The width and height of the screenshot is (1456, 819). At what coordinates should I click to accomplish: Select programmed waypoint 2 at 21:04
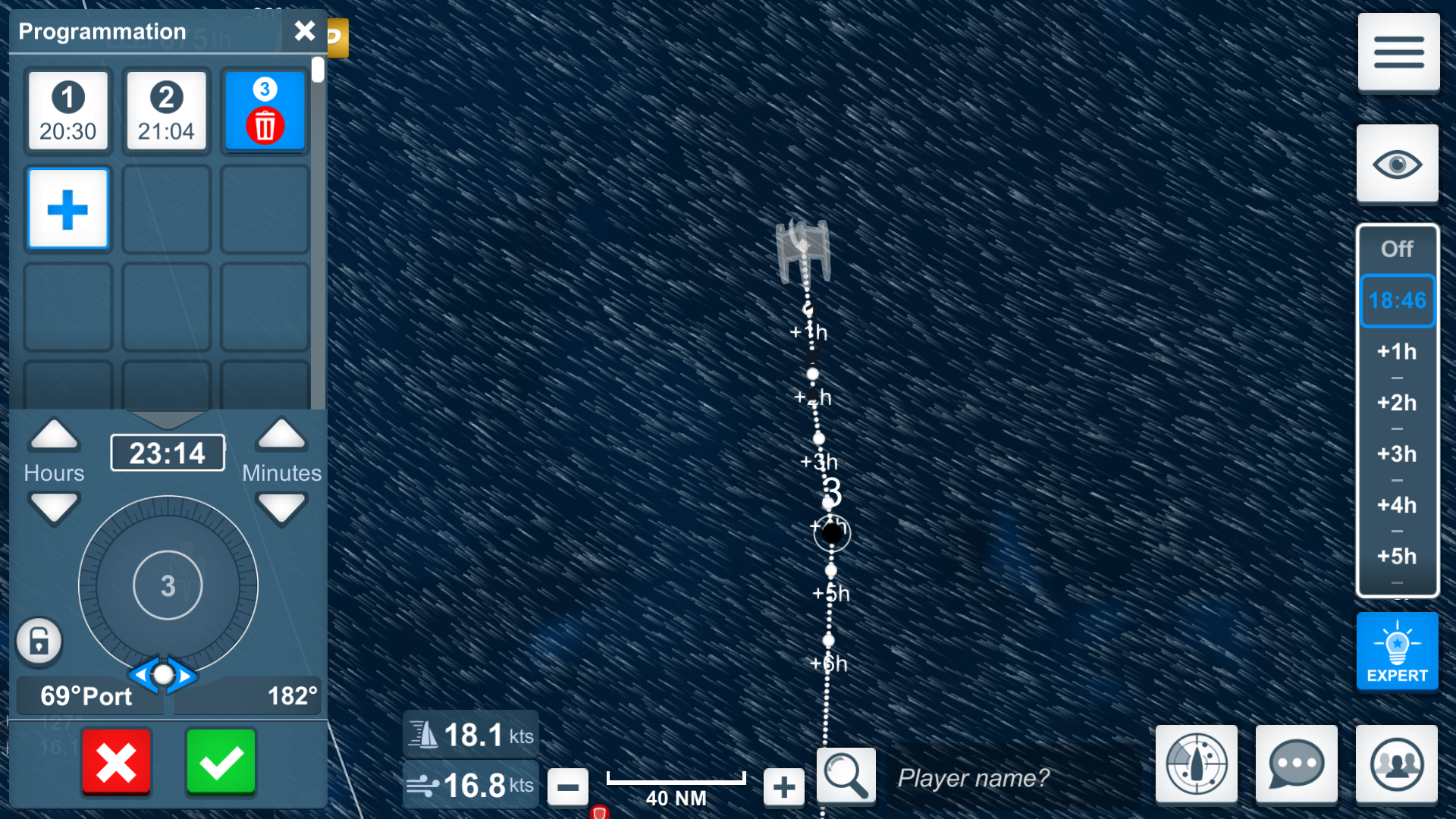[x=166, y=111]
